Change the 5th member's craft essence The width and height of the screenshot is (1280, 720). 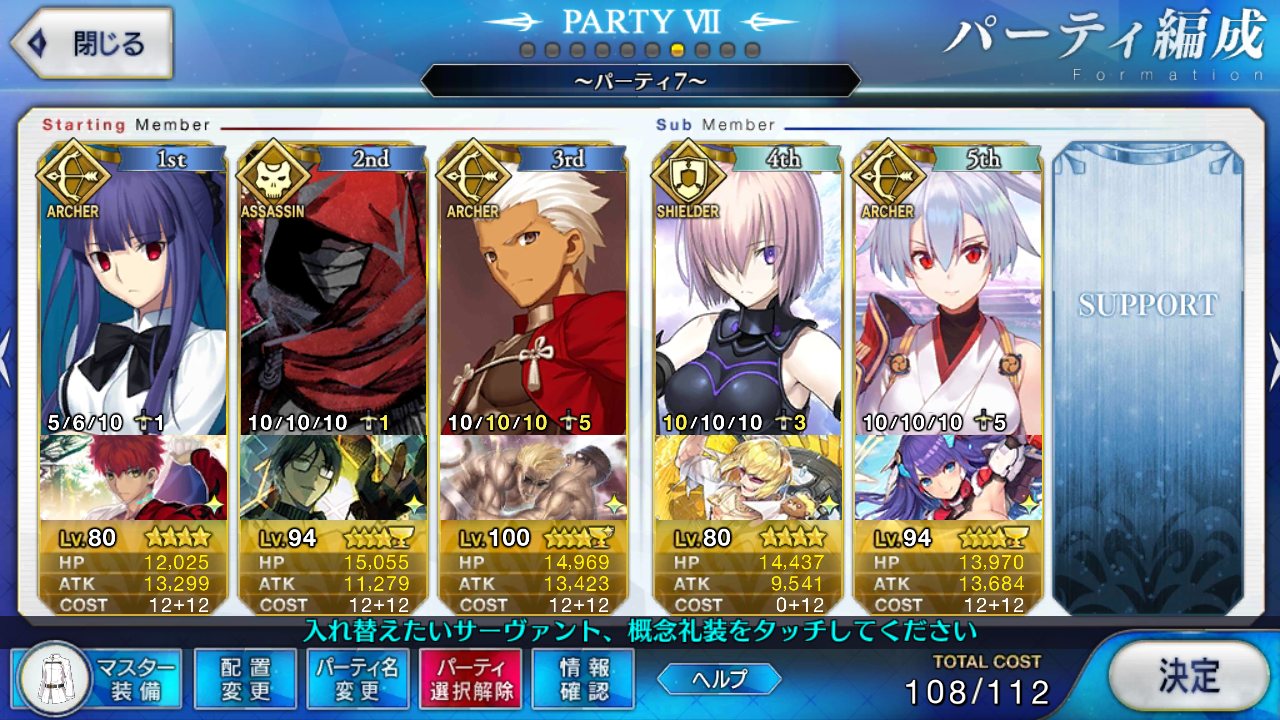(x=948, y=478)
